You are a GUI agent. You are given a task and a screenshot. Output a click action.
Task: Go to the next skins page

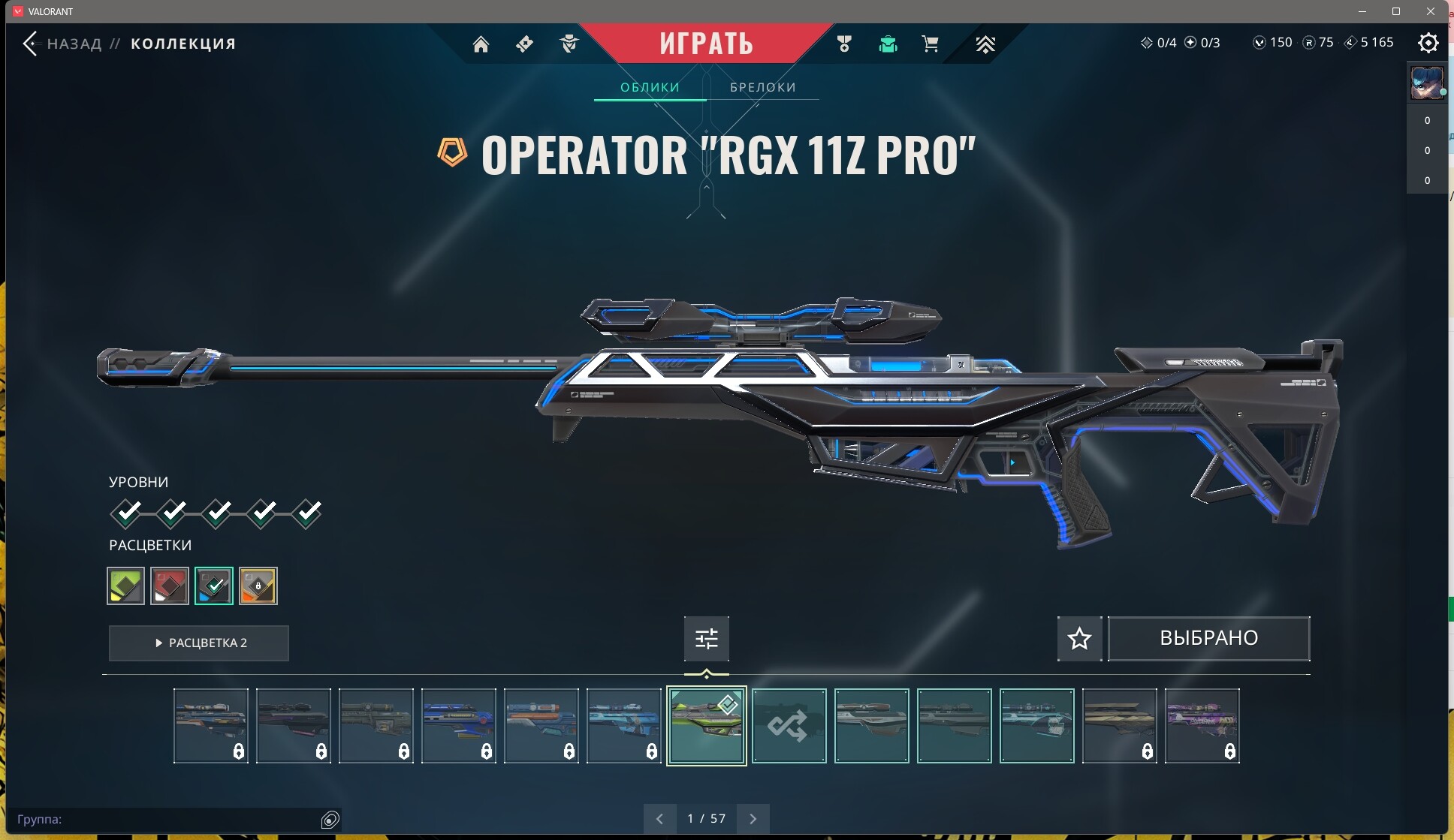click(753, 818)
